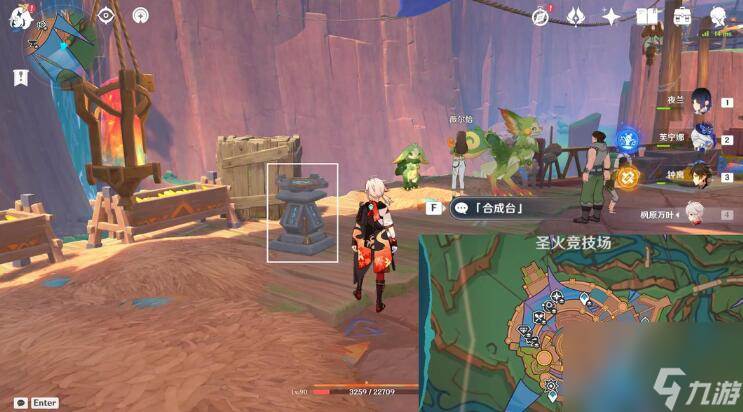Screen dimensions: 743x412
Task: Open the backpack inventory icon
Action: click(x=682, y=17)
